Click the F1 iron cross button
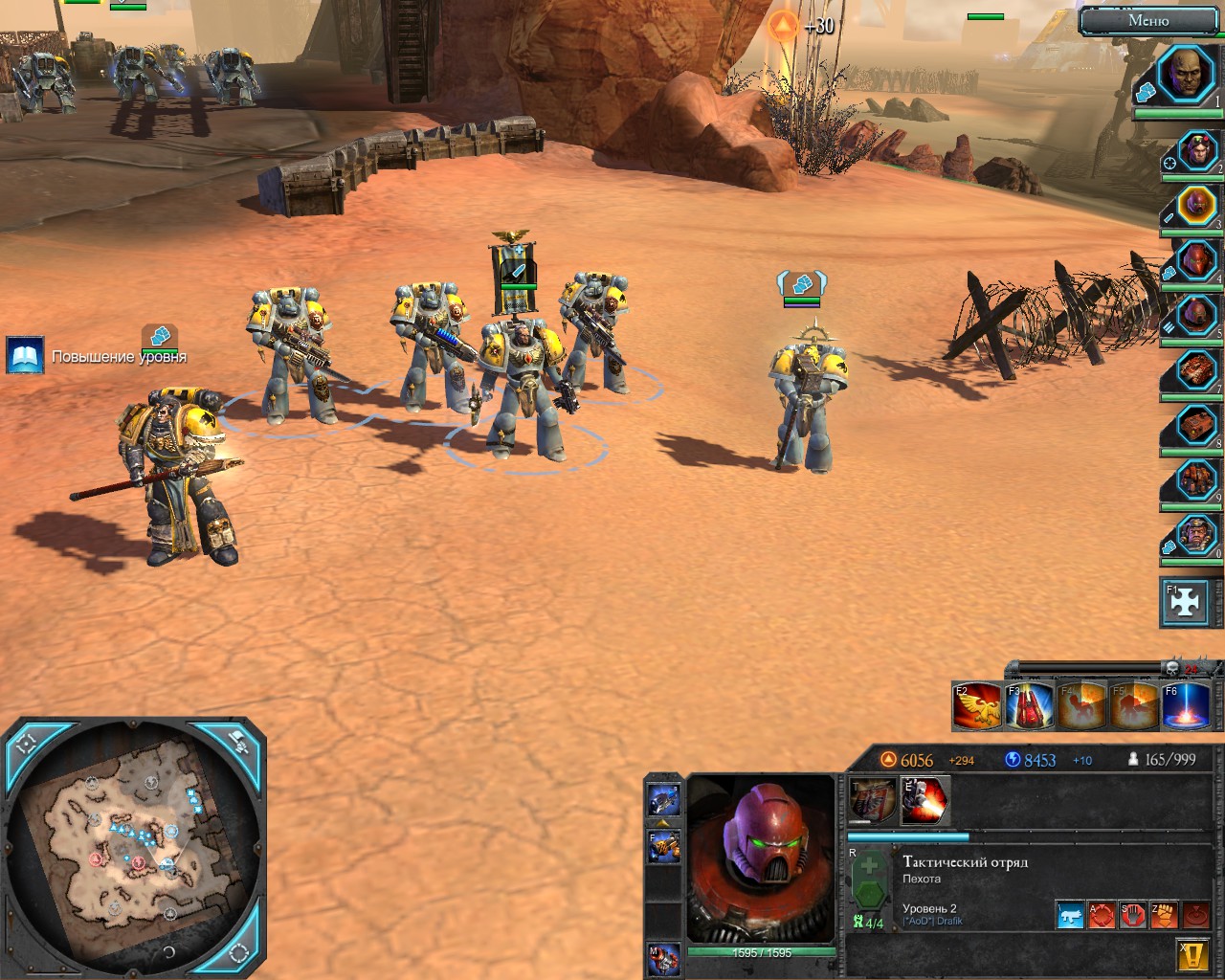This screenshot has height=980, width=1225. click(1184, 602)
